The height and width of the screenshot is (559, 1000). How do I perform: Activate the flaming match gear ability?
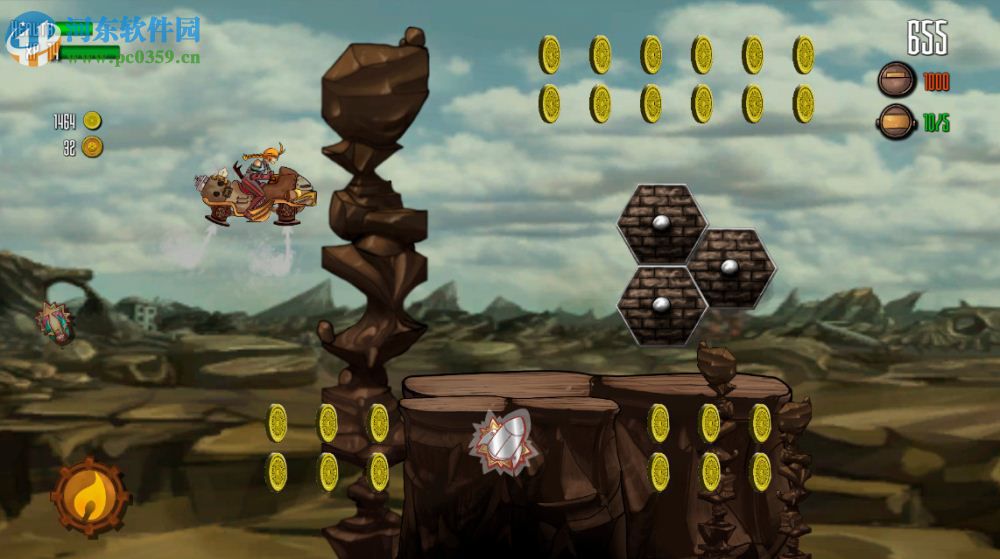[x=90, y=495]
